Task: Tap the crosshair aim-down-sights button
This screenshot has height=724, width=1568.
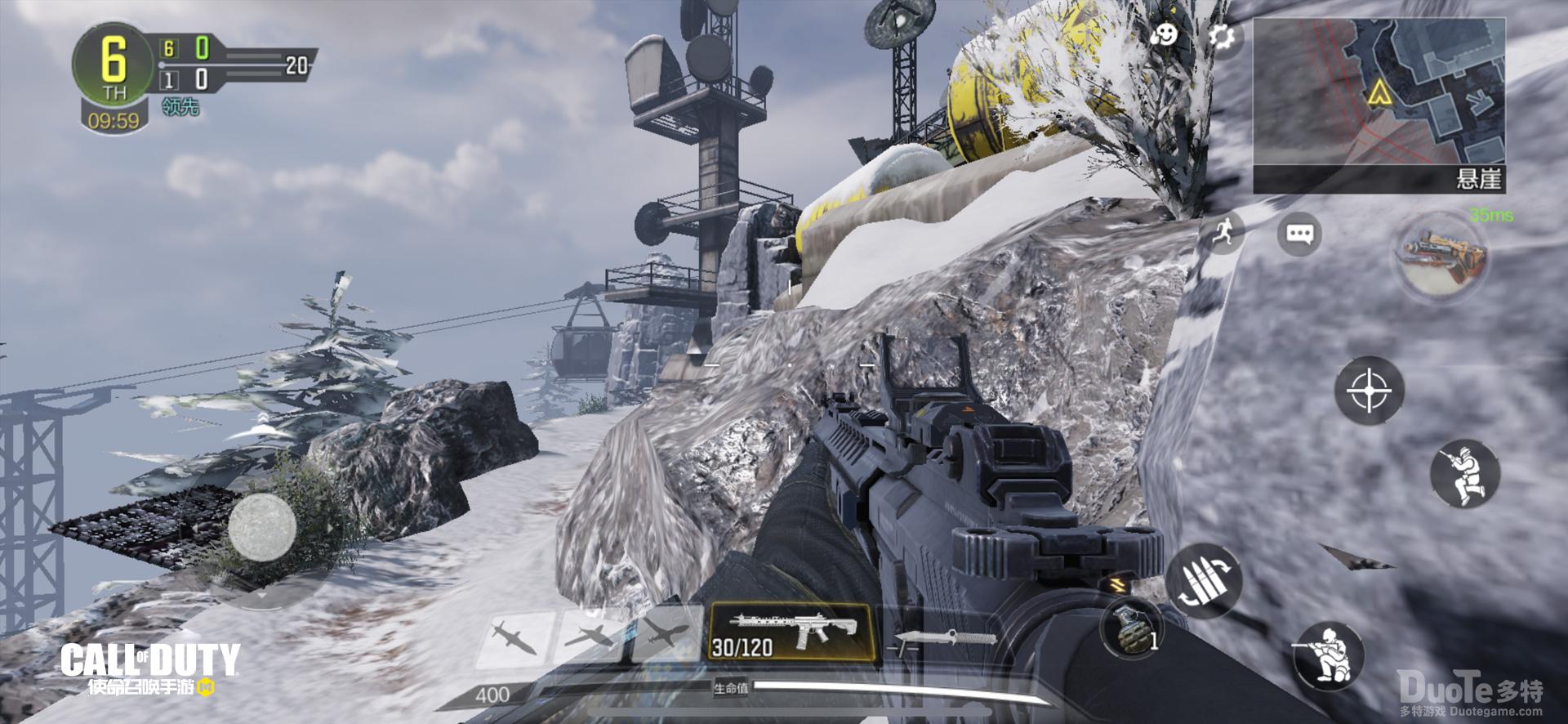Action: [x=1370, y=391]
